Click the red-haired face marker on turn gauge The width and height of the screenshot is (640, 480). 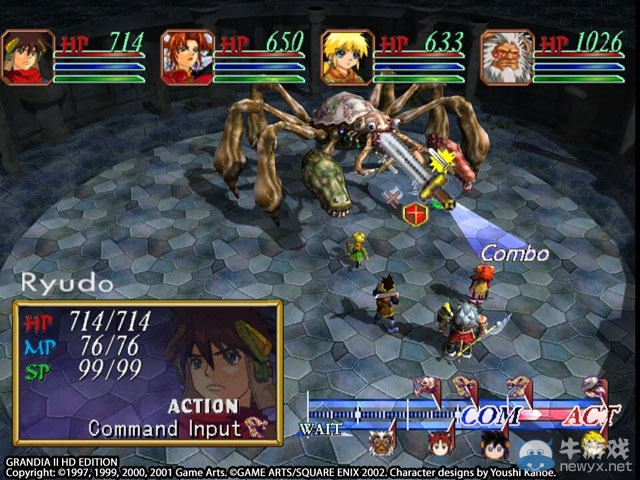tap(437, 440)
